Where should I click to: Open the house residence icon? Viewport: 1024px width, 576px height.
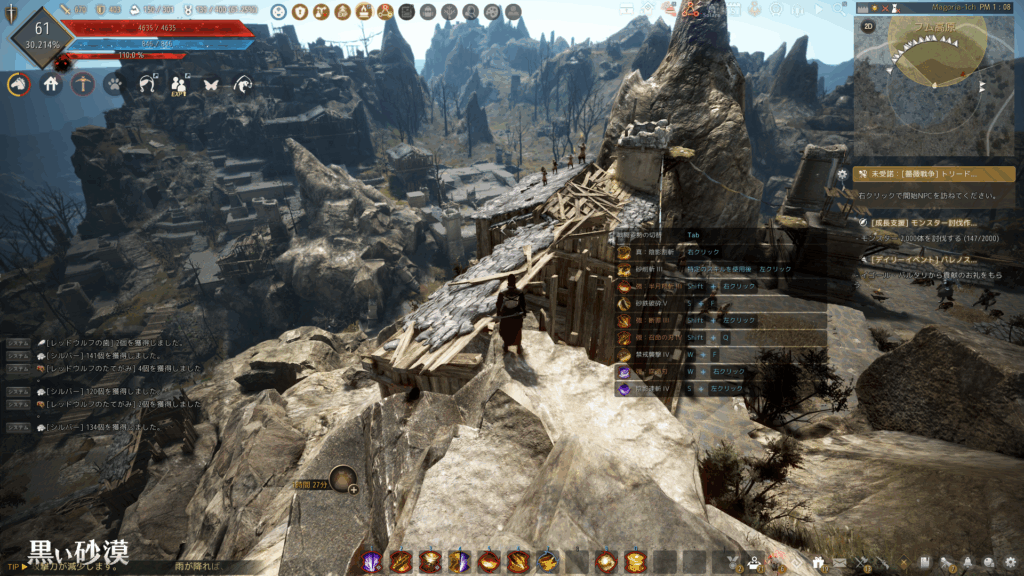tap(51, 85)
